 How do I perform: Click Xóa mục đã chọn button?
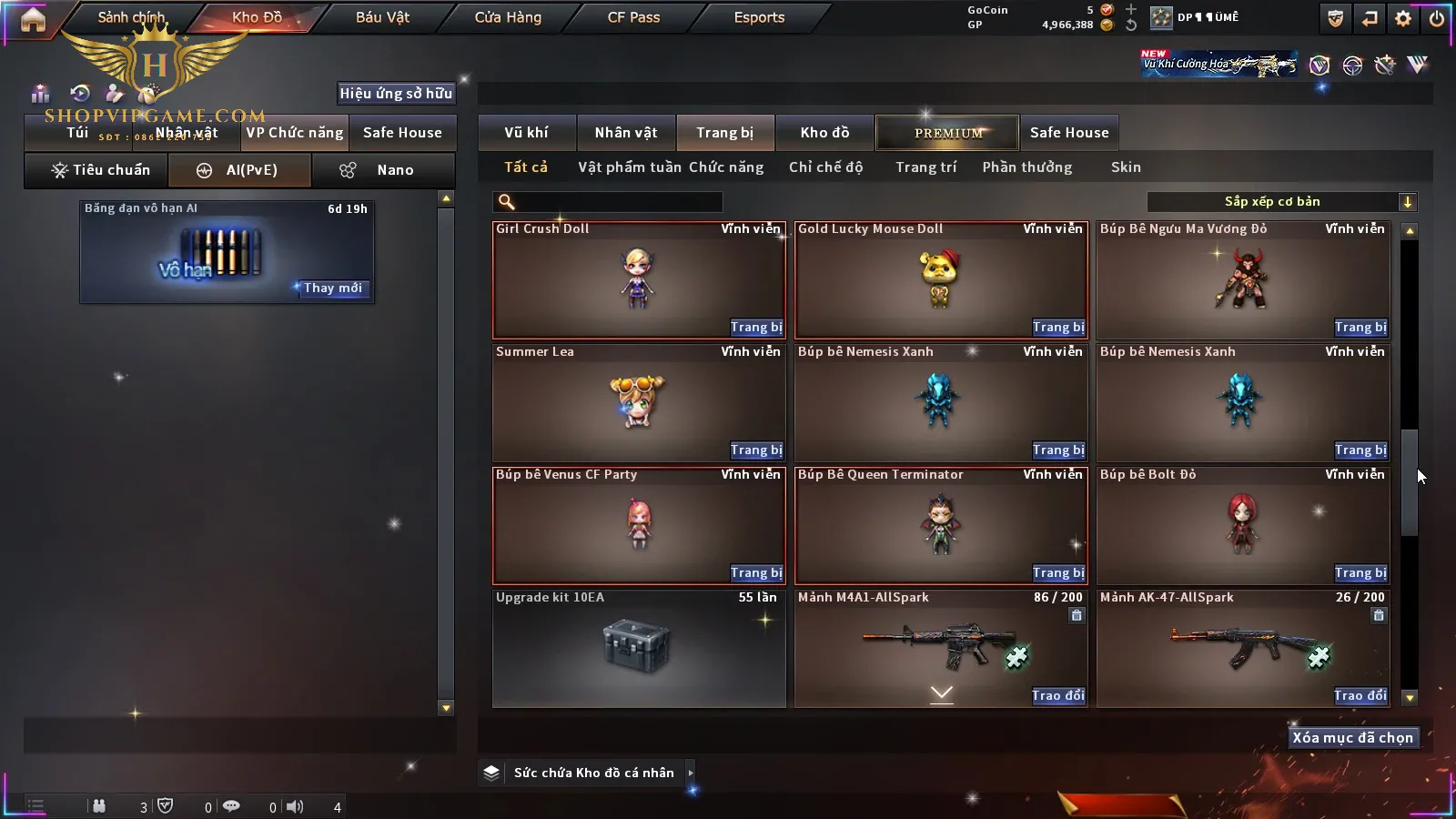pyautogui.click(x=1352, y=738)
